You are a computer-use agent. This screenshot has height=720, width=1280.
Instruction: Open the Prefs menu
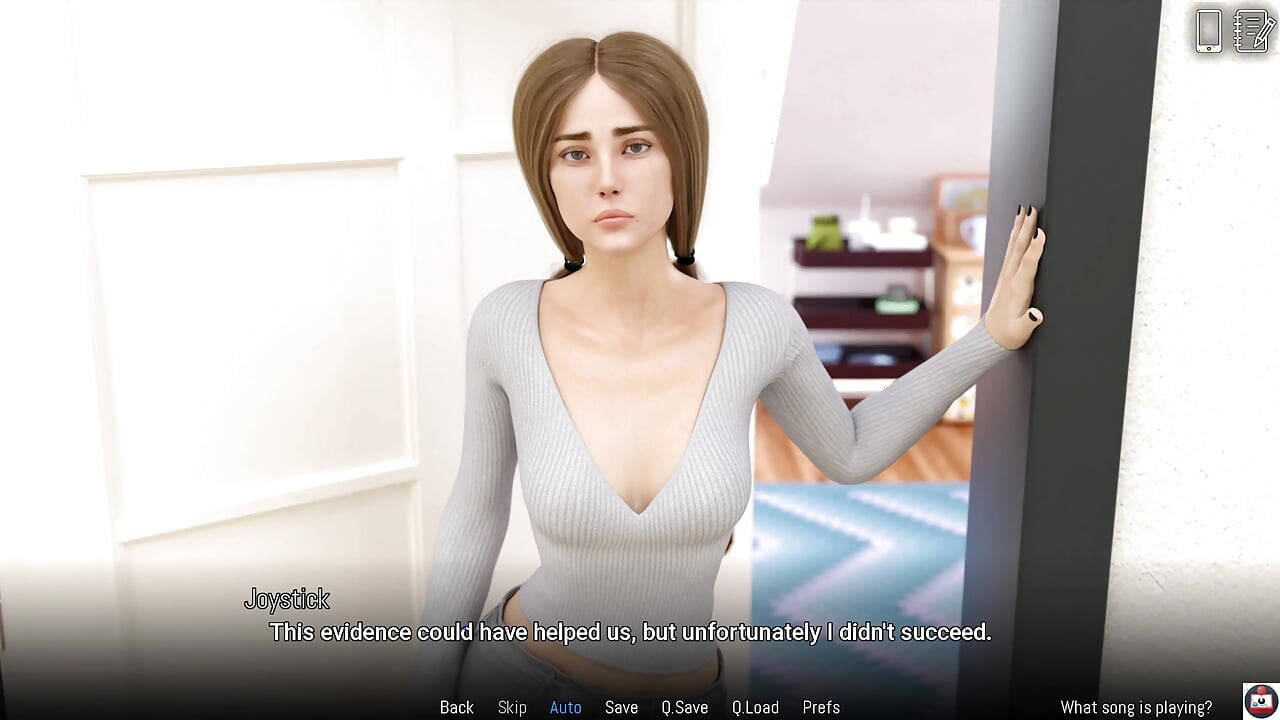[x=821, y=707]
